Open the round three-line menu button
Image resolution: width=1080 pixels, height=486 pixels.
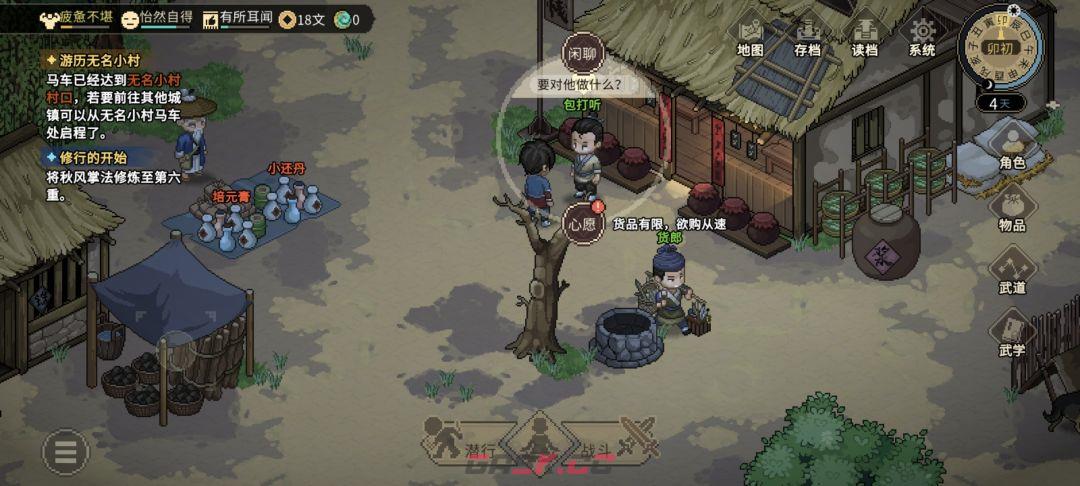click(65, 453)
